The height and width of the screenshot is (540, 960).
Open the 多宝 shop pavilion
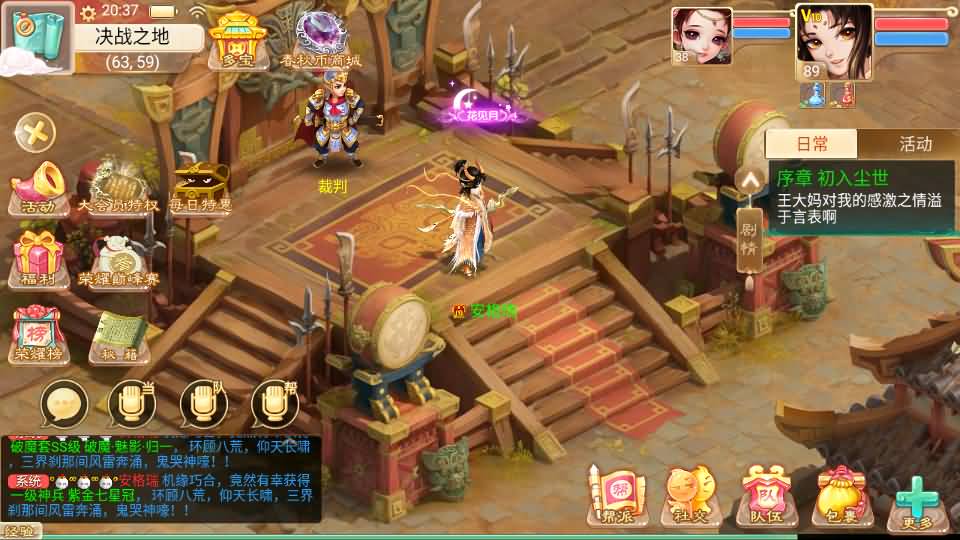[234, 40]
